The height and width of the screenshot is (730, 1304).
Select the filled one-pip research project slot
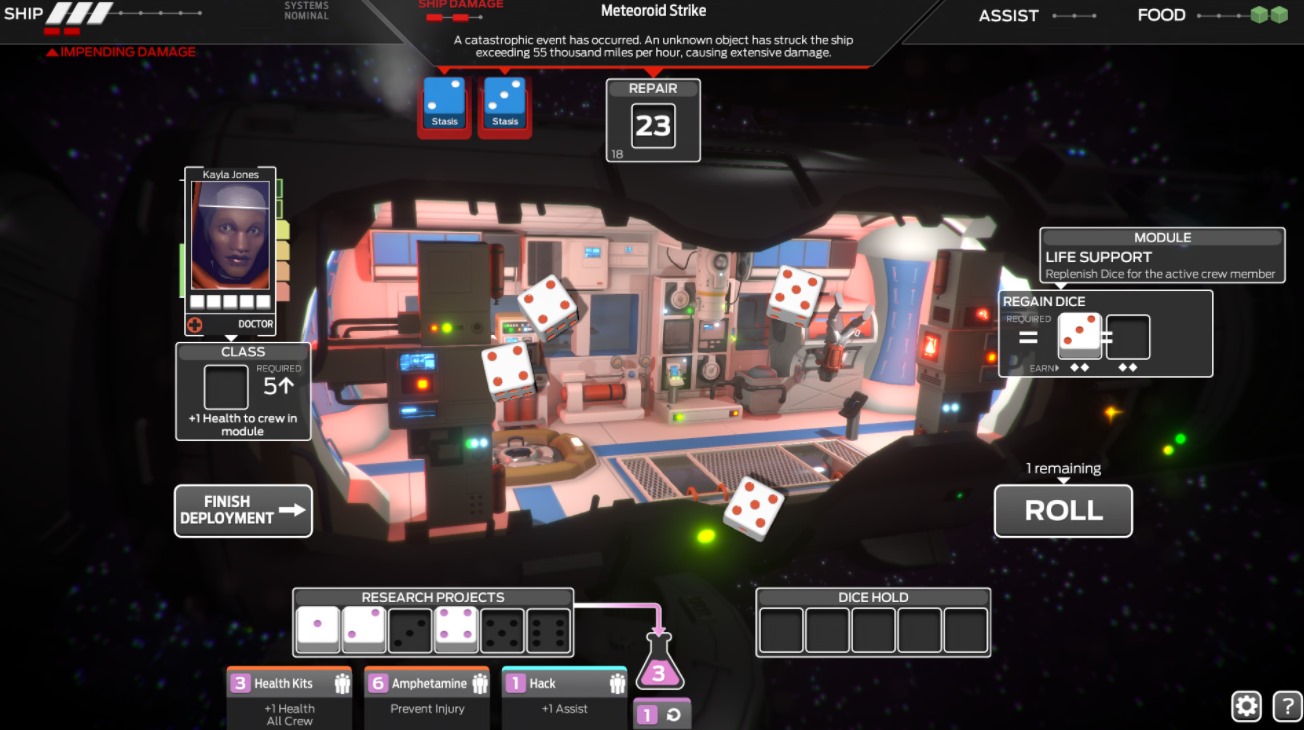(x=318, y=630)
